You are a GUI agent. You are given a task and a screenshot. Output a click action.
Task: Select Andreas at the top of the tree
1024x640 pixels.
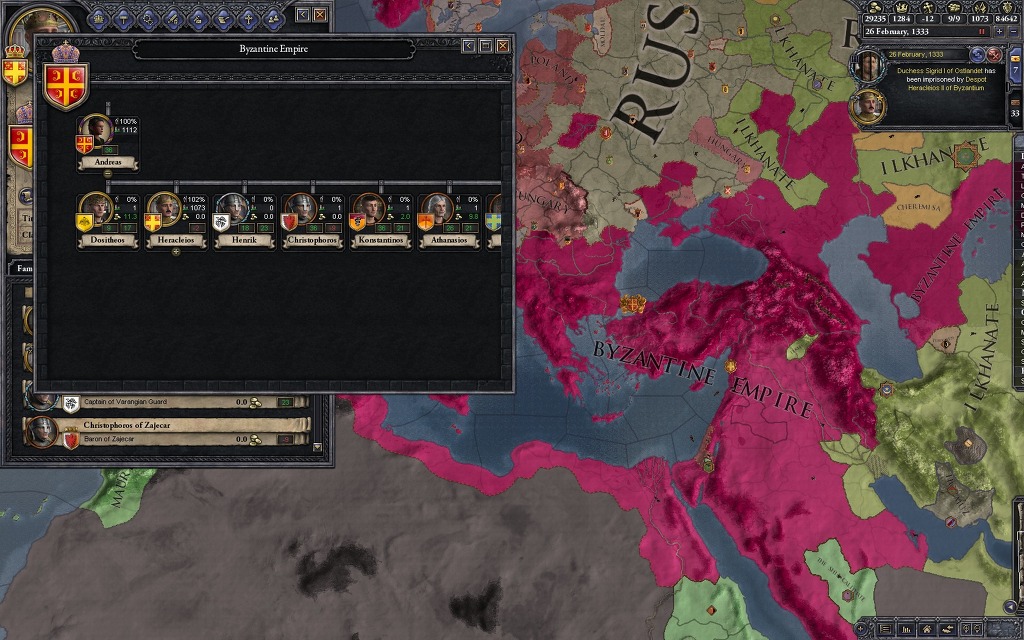(x=97, y=132)
